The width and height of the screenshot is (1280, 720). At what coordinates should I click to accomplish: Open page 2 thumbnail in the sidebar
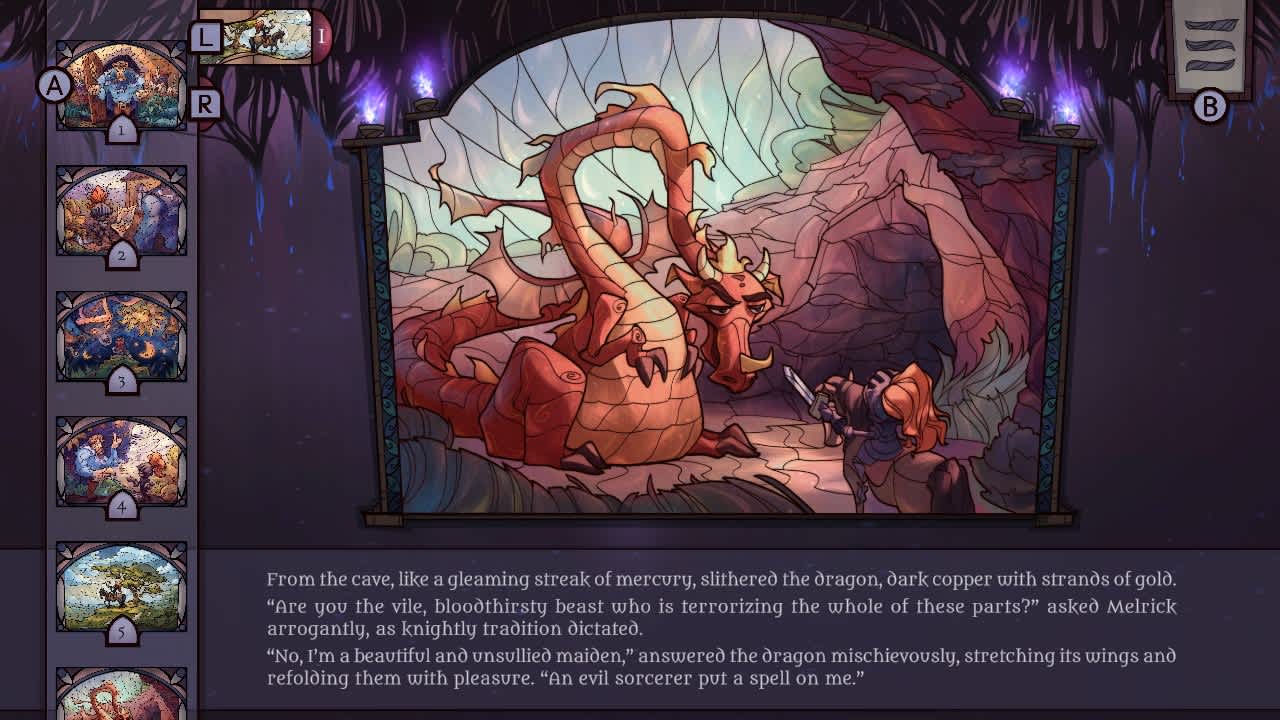coord(120,210)
